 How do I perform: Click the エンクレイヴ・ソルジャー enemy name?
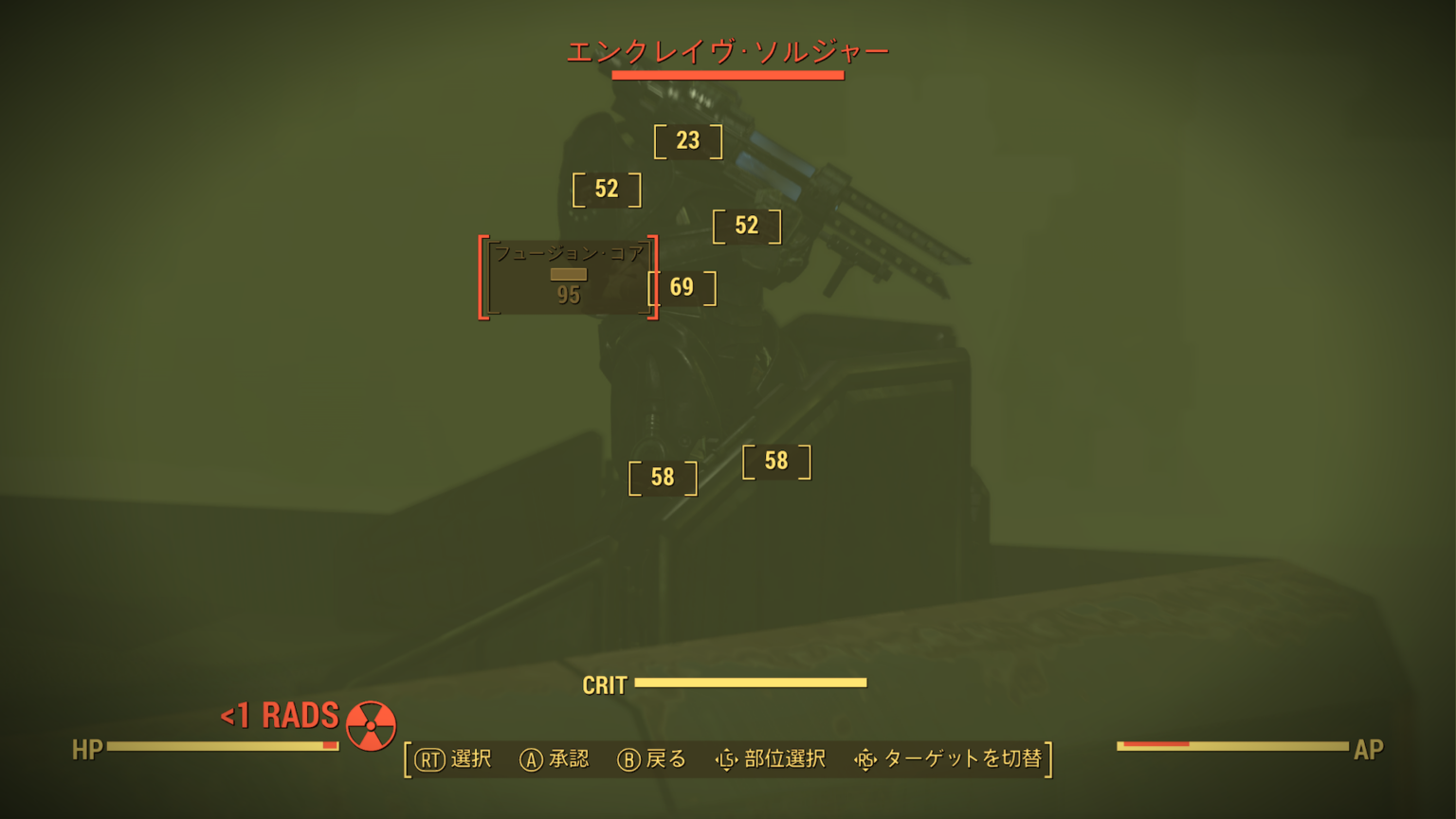728,52
